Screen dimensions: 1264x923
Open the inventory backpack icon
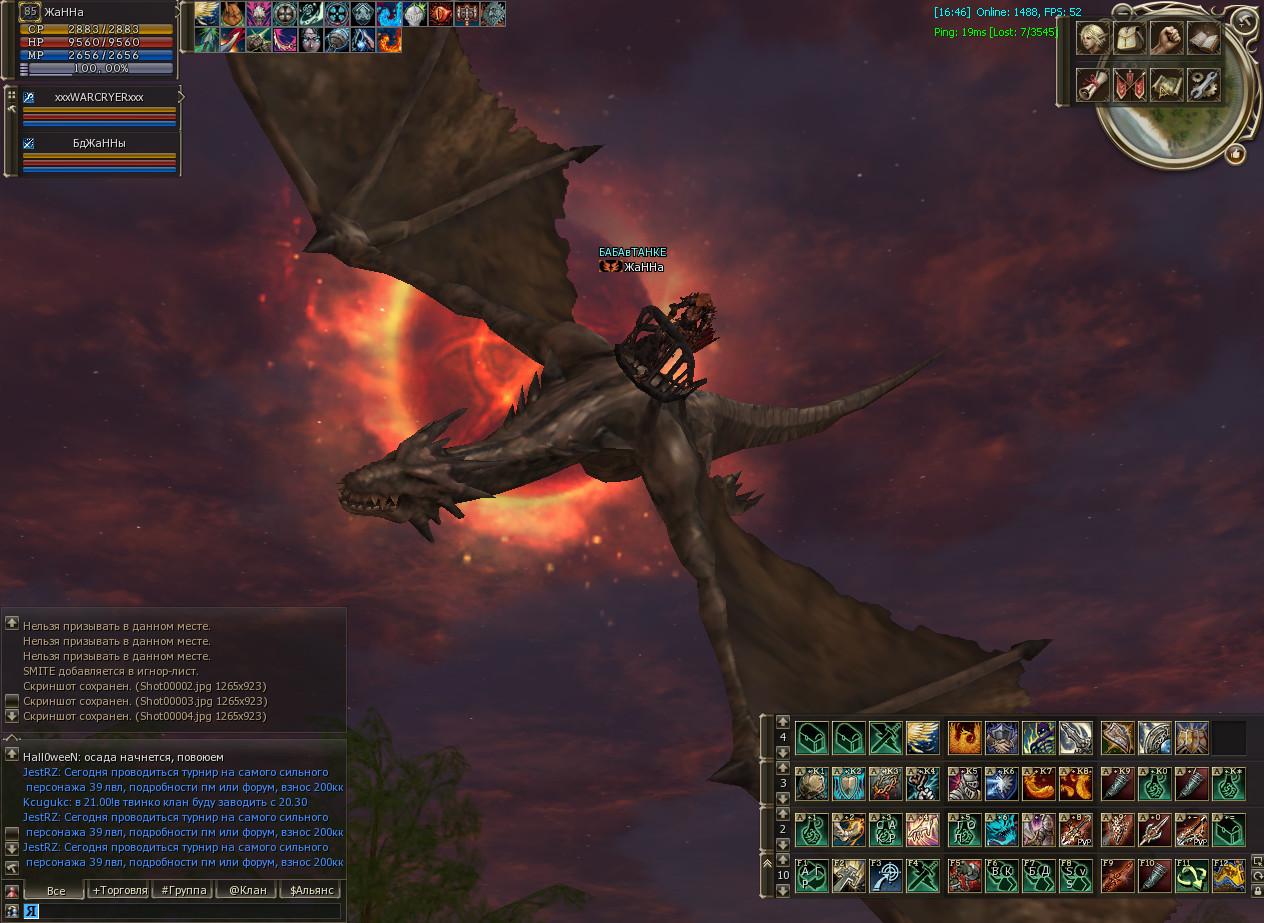pos(1130,39)
